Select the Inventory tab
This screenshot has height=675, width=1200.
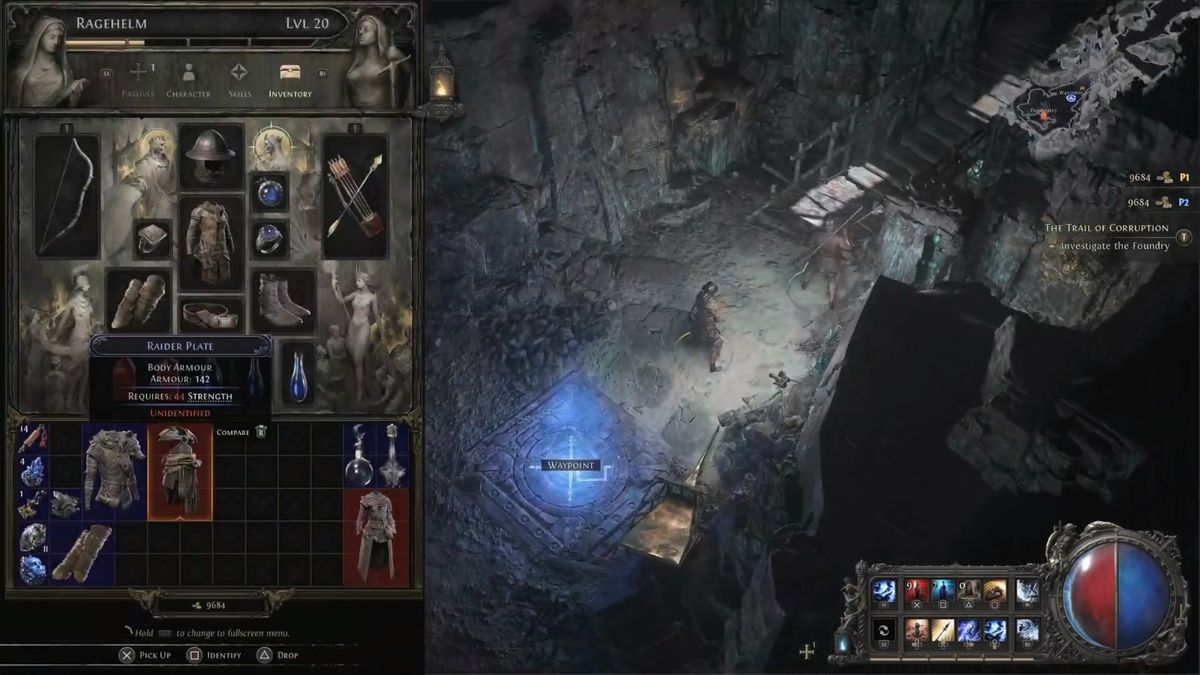pyautogui.click(x=290, y=78)
